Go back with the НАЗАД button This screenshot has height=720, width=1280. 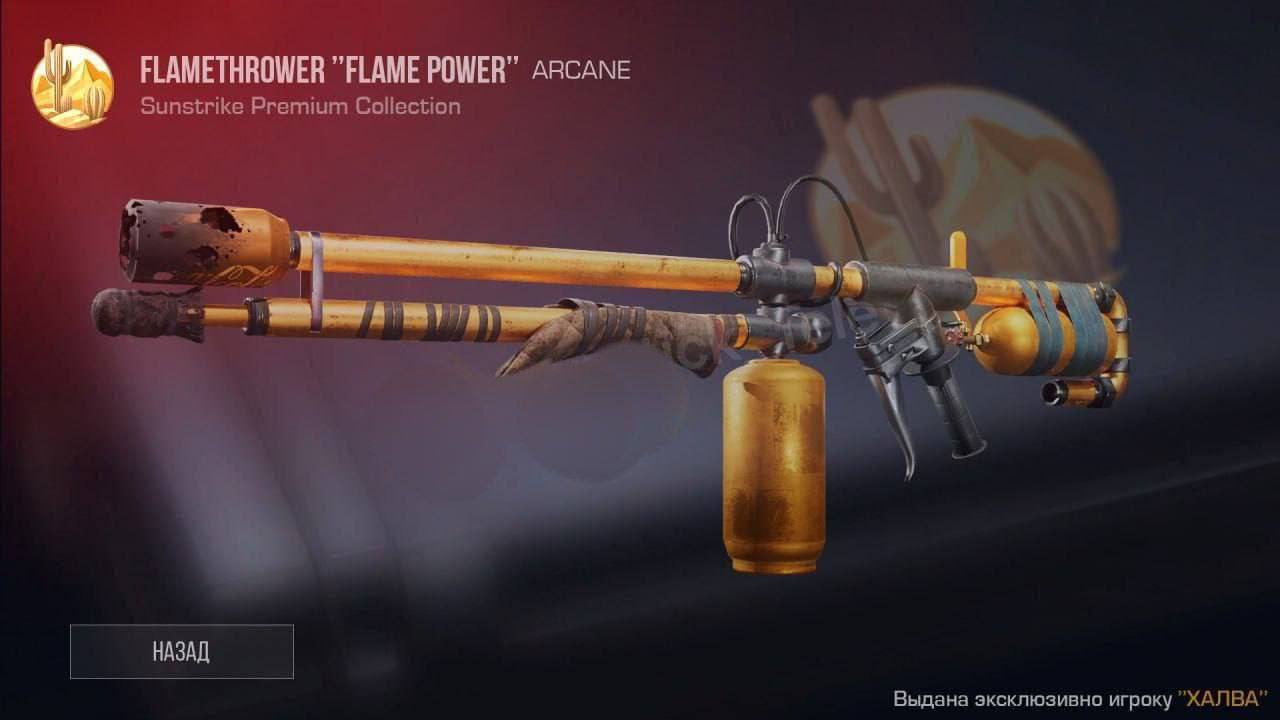(x=181, y=652)
